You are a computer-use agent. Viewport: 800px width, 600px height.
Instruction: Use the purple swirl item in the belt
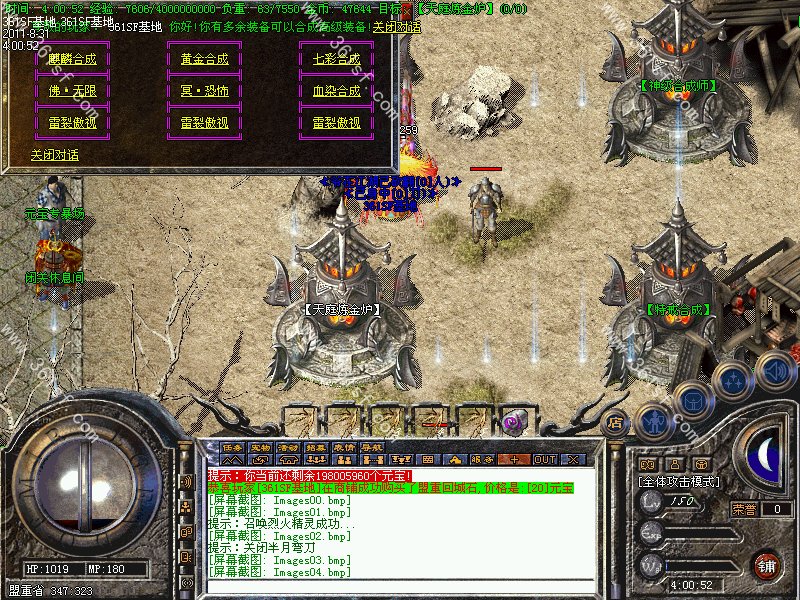(515, 420)
